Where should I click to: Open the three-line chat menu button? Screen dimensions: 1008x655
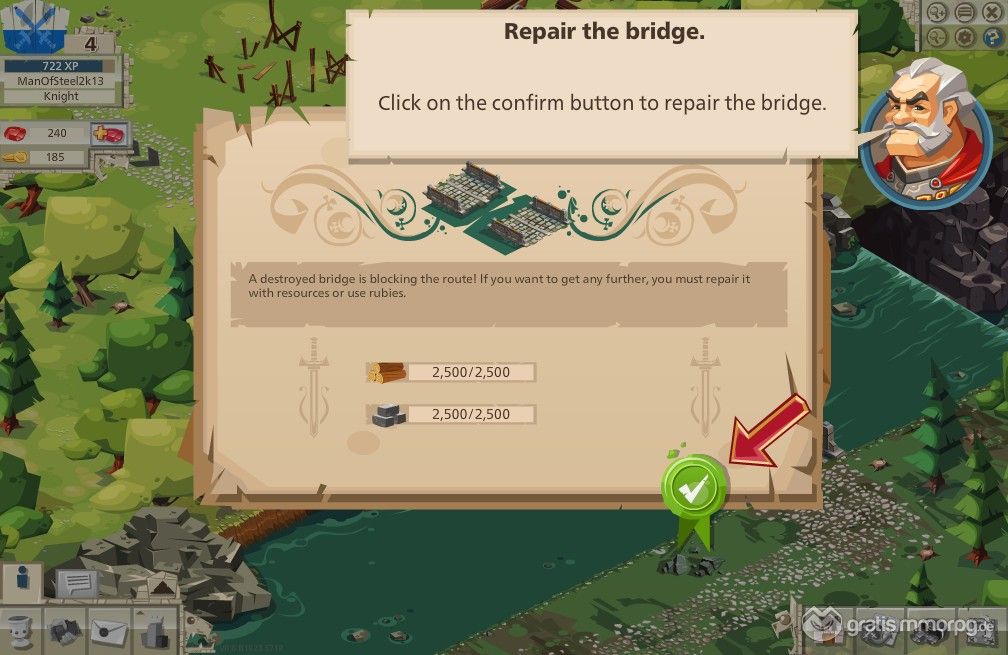[964, 13]
